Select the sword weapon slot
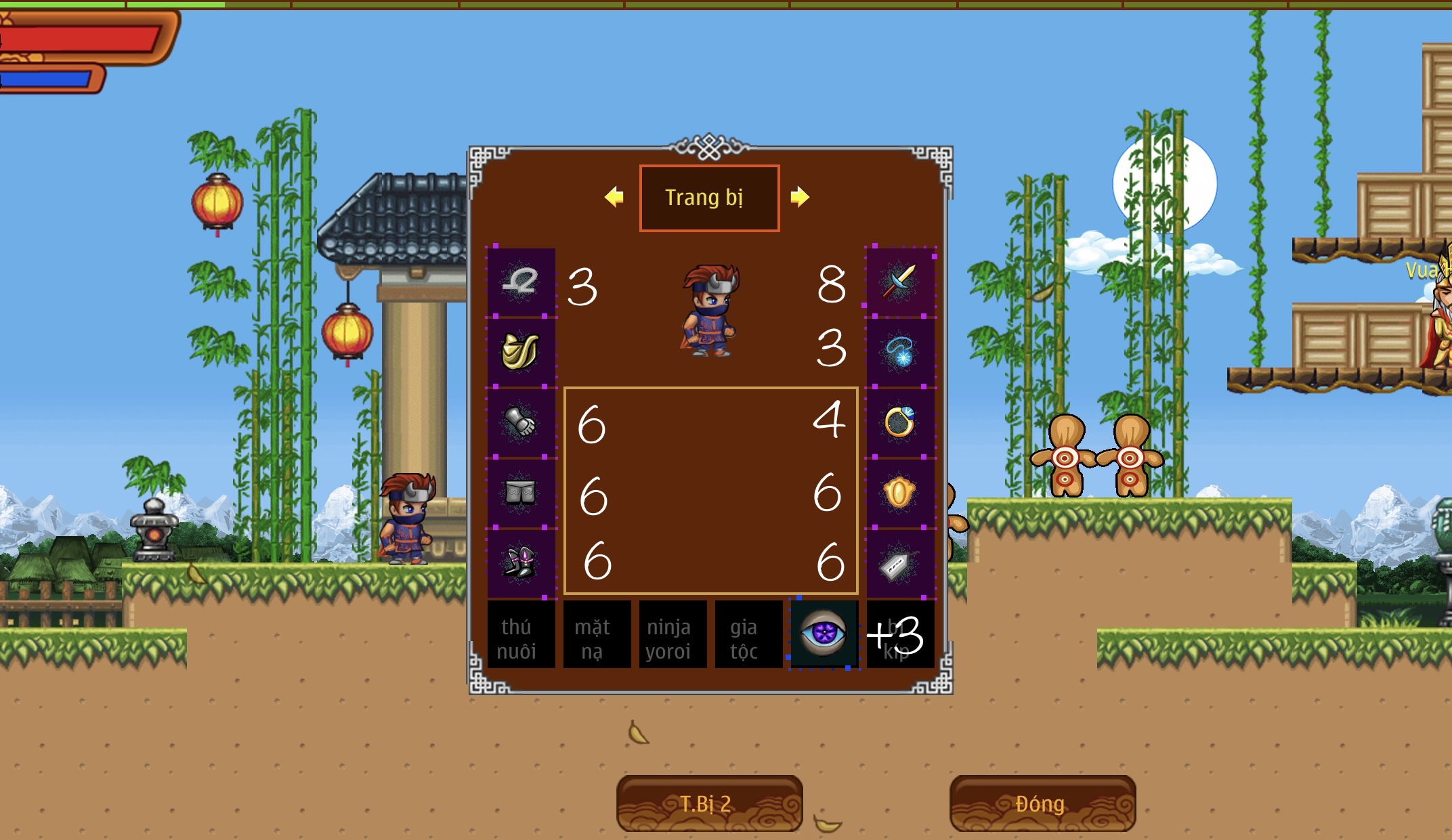Viewport: 1452px width, 840px height. pos(900,281)
